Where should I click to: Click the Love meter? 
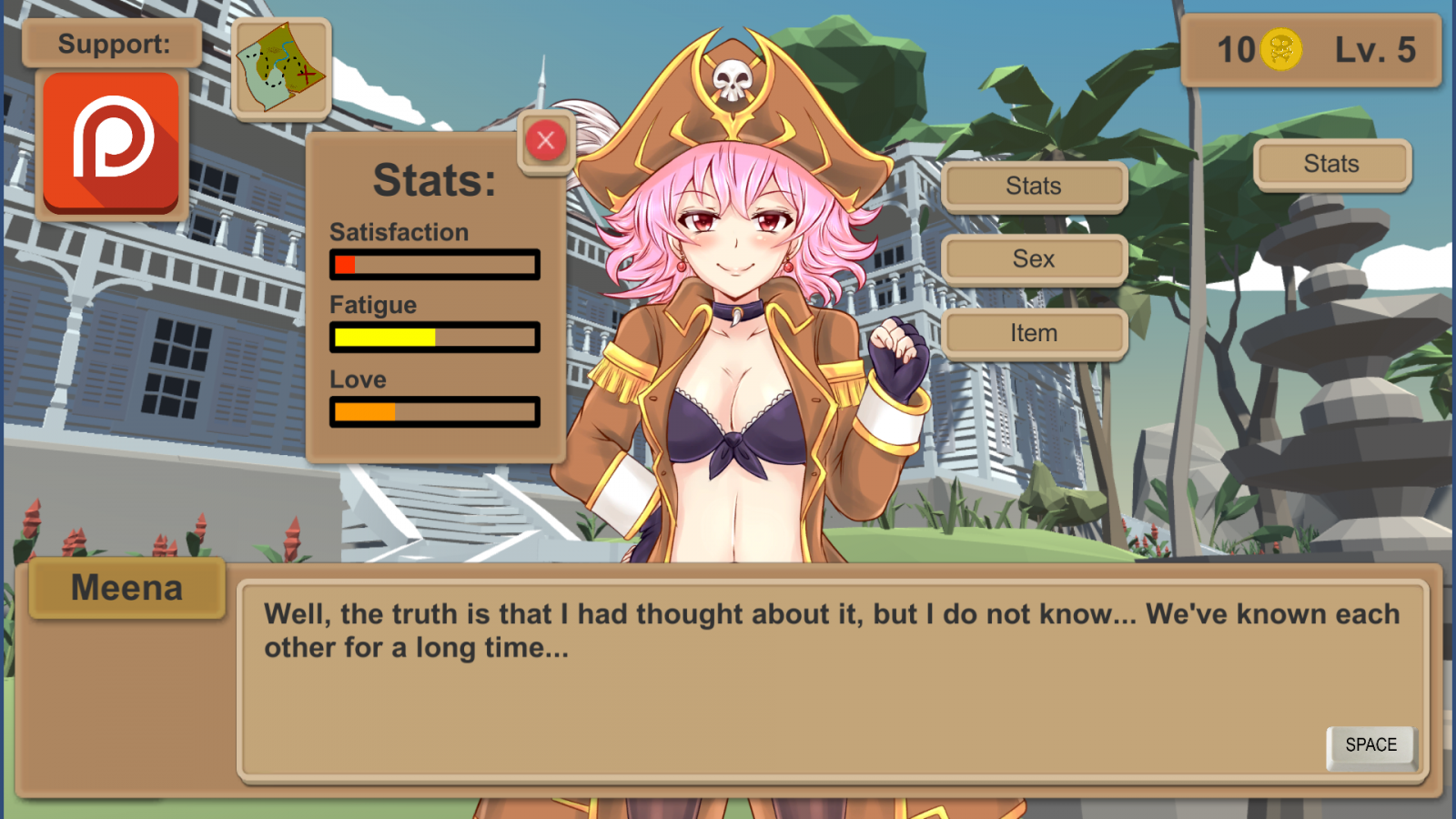(435, 412)
